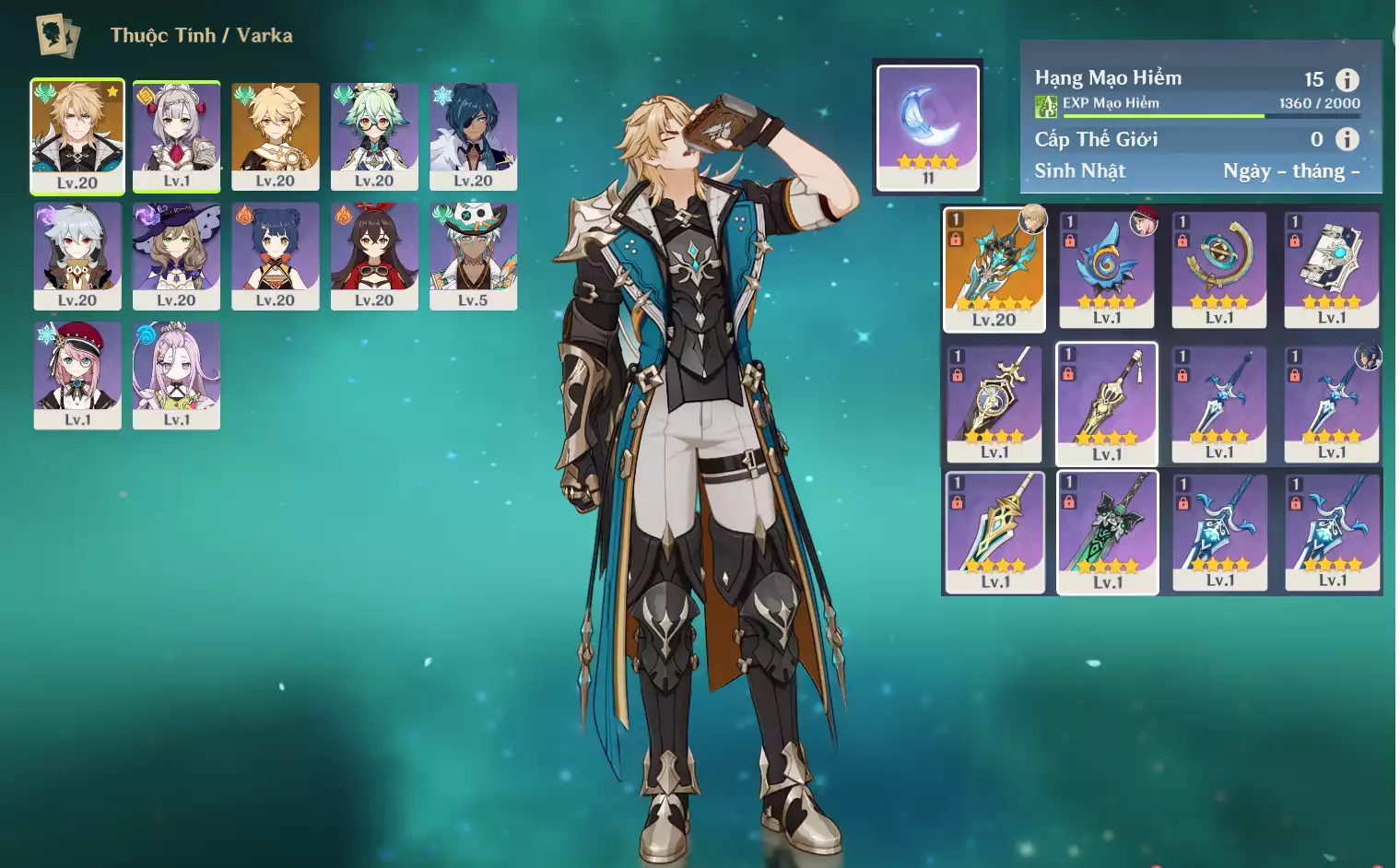The width and height of the screenshot is (1400, 868).
Task: Pick the white book catalyst slot
Action: click(1332, 268)
